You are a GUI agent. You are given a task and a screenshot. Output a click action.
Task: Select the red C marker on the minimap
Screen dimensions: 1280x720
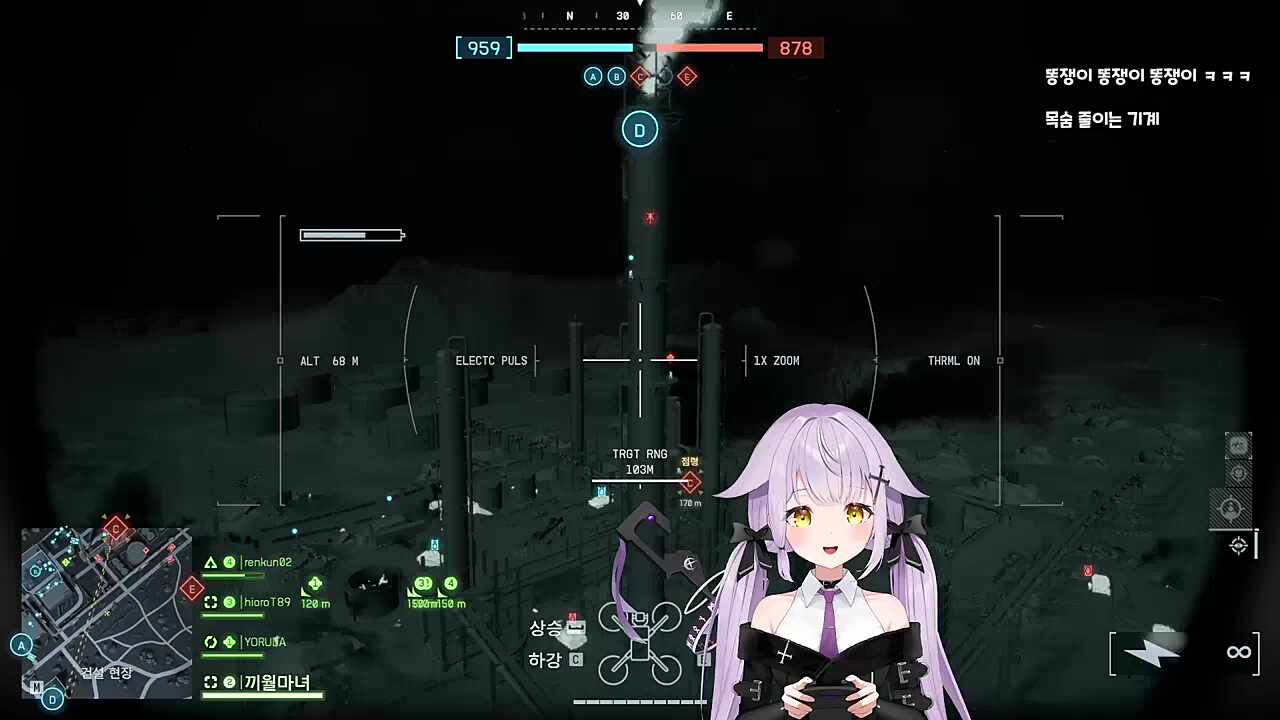click(x=116, y=528)
